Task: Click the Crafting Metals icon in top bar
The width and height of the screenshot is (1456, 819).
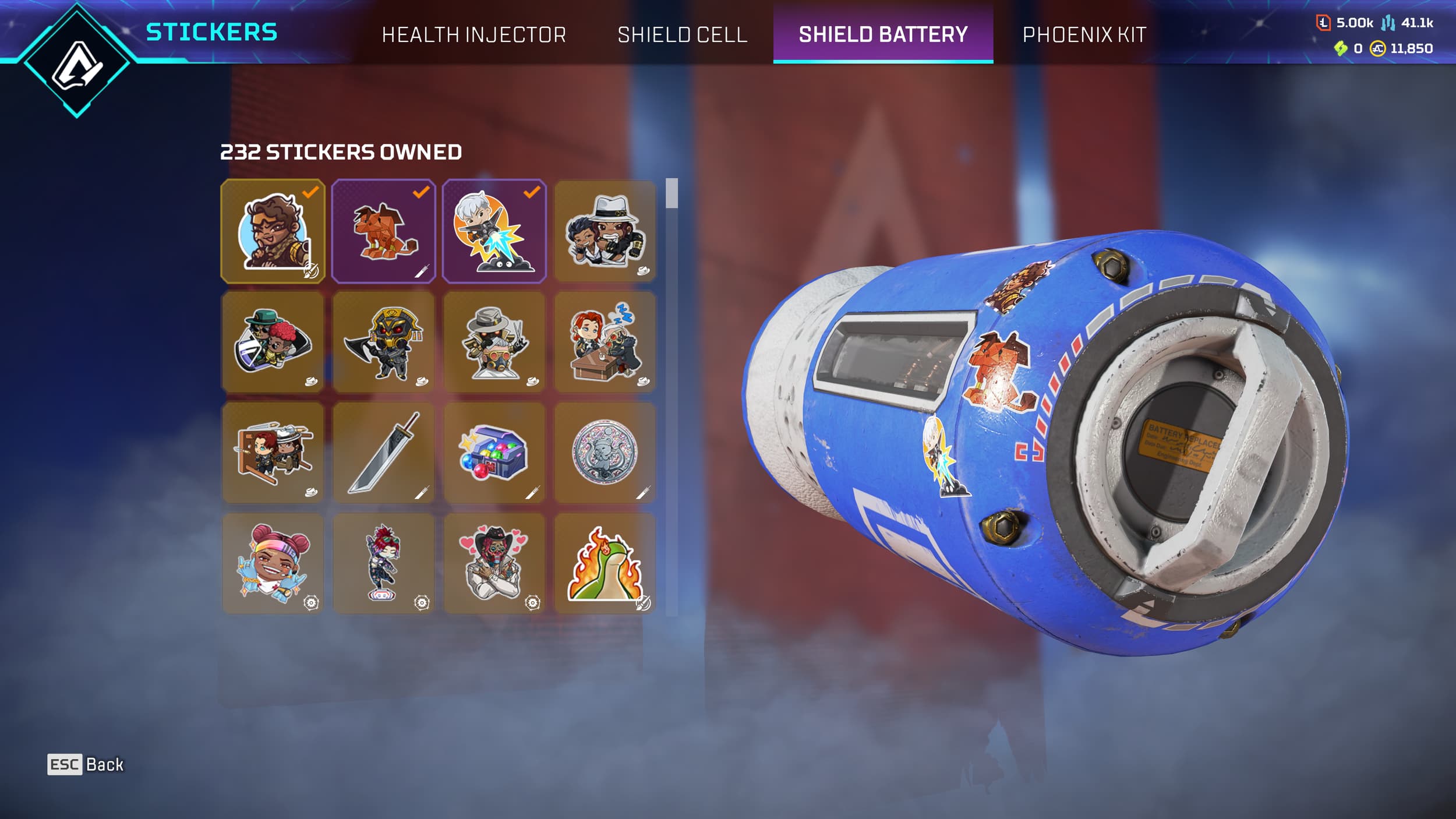Action: 1388,23
